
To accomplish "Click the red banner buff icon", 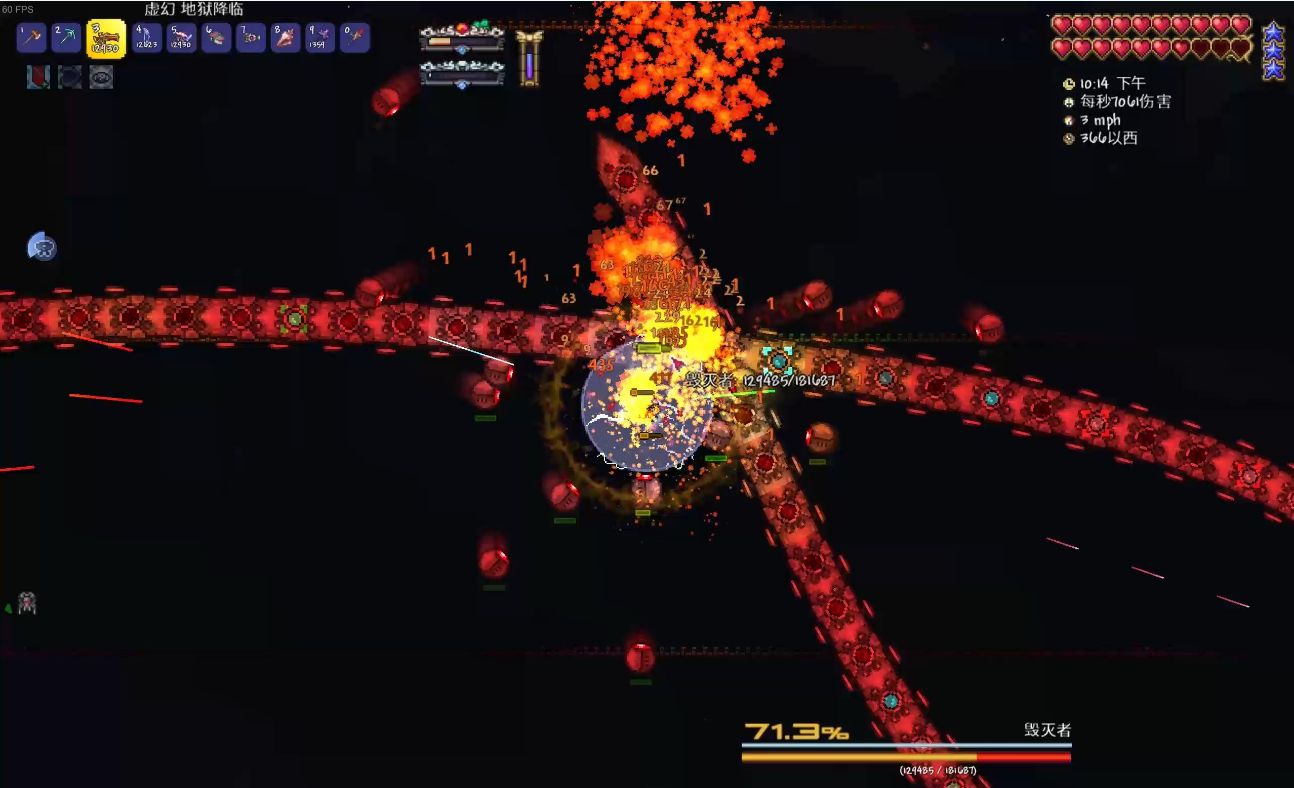I will (38, 77).
